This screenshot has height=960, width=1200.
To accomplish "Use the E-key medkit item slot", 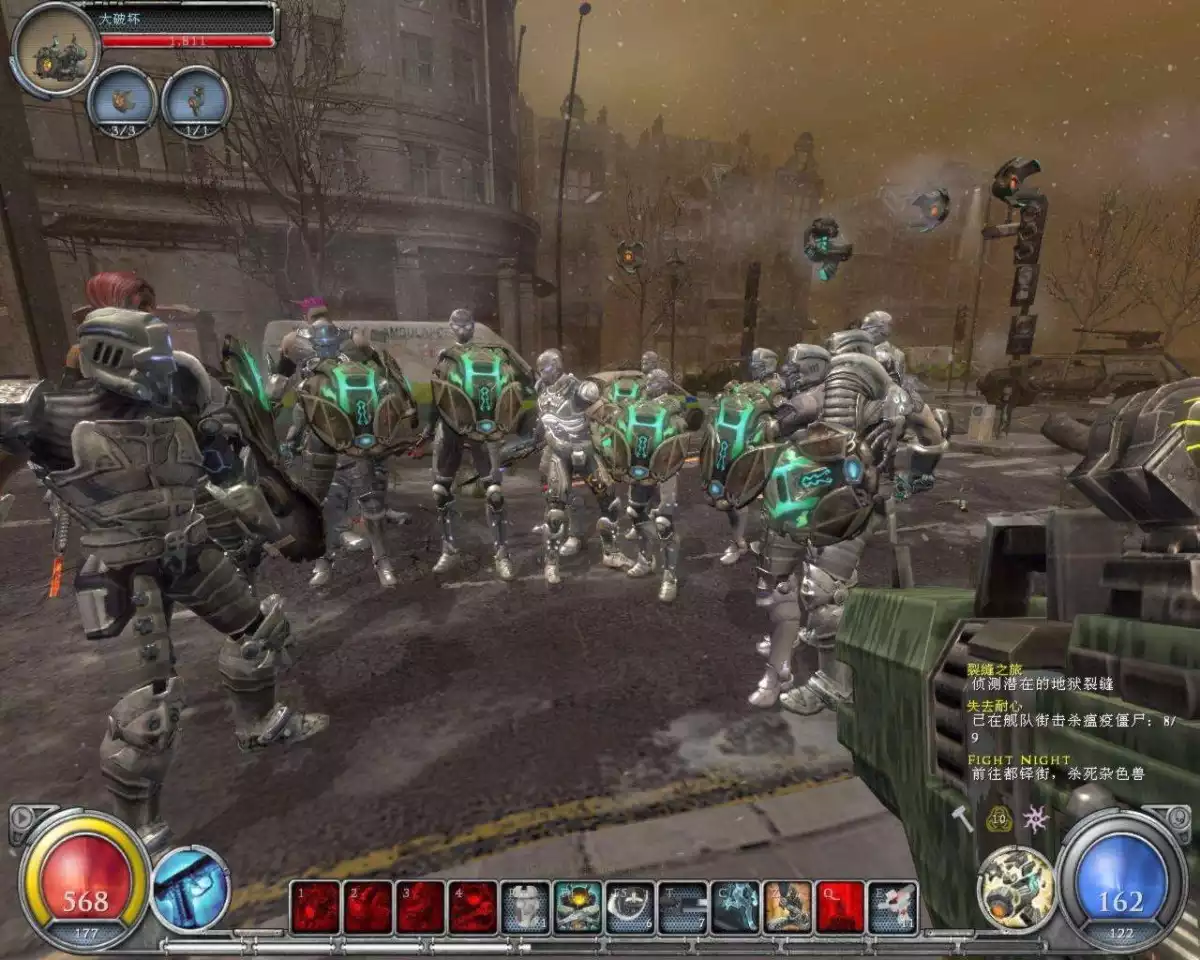I will coord(893,907).
